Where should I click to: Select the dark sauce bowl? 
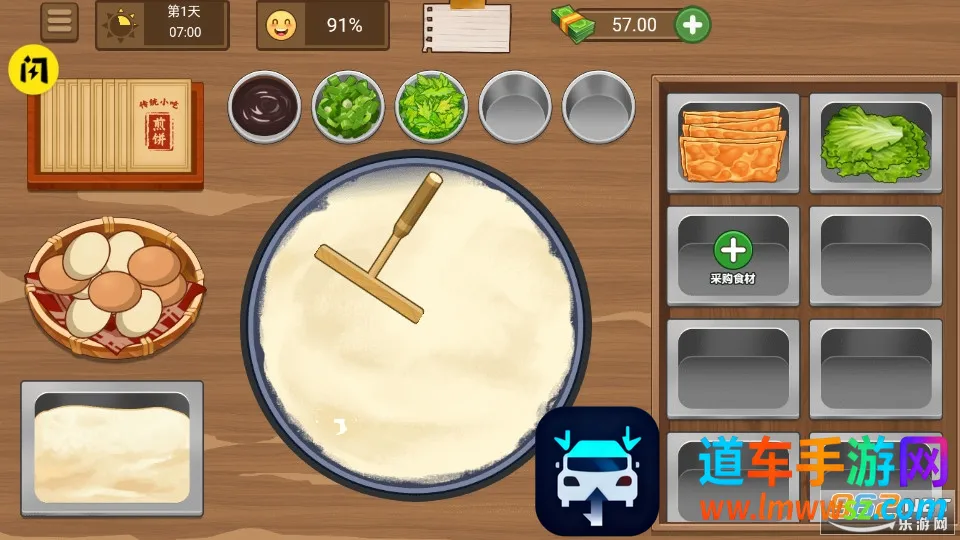tap(265, 104)
